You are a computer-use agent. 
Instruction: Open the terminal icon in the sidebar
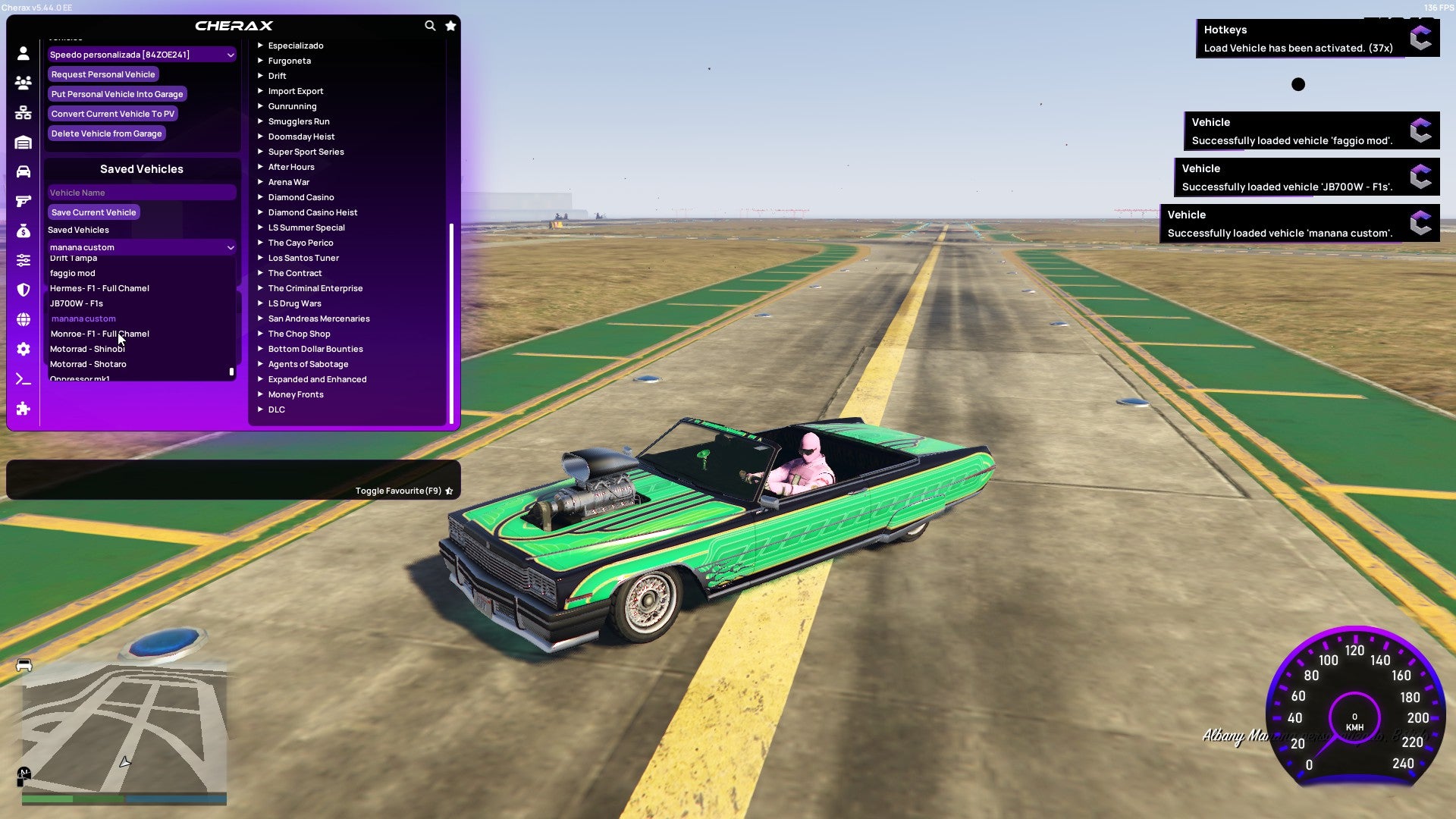coord(23,378)
